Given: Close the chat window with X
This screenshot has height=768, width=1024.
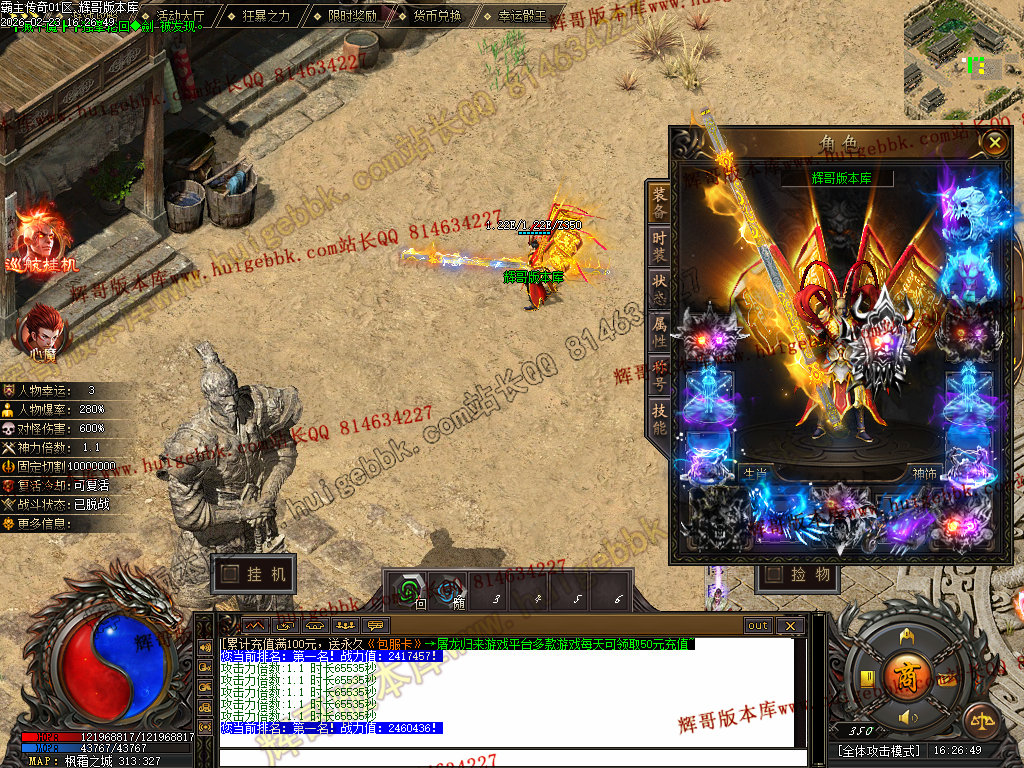Looking at the screenshot, I should [790, 626].
